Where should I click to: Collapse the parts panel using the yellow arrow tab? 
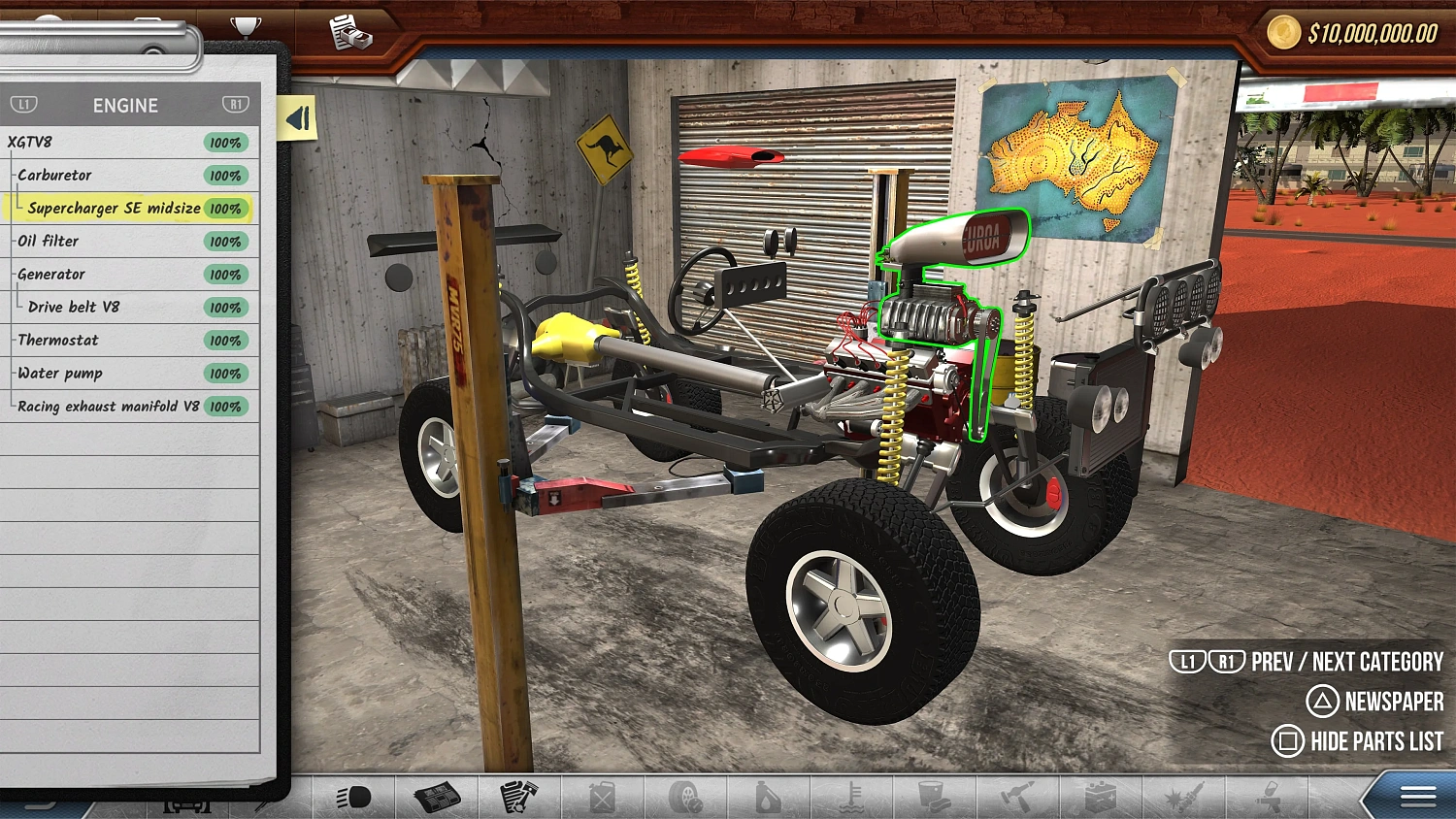pyautogui.click(x=297, y=116)
